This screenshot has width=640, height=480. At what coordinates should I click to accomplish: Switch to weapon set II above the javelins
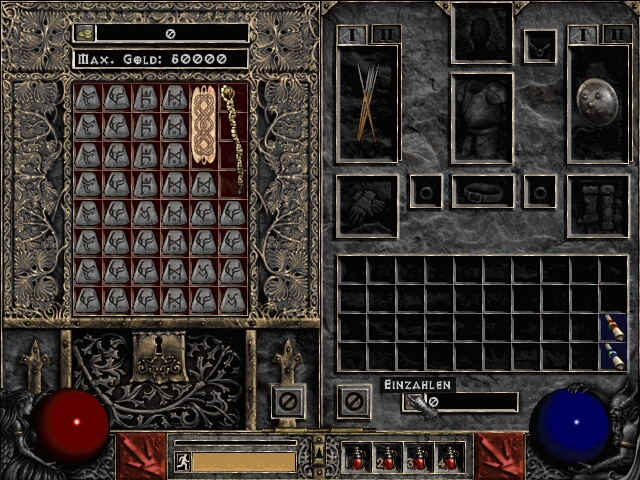(386, 35)
